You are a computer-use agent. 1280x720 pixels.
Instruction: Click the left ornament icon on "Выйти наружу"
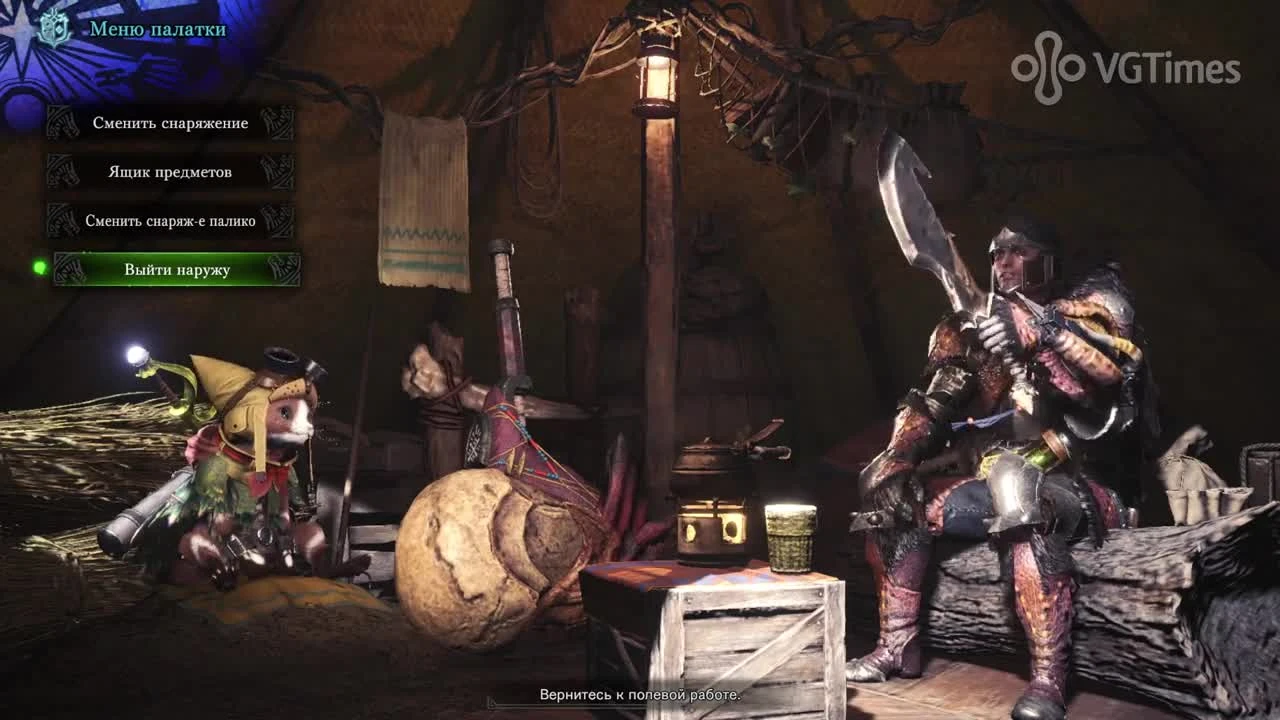pos(72,270)
